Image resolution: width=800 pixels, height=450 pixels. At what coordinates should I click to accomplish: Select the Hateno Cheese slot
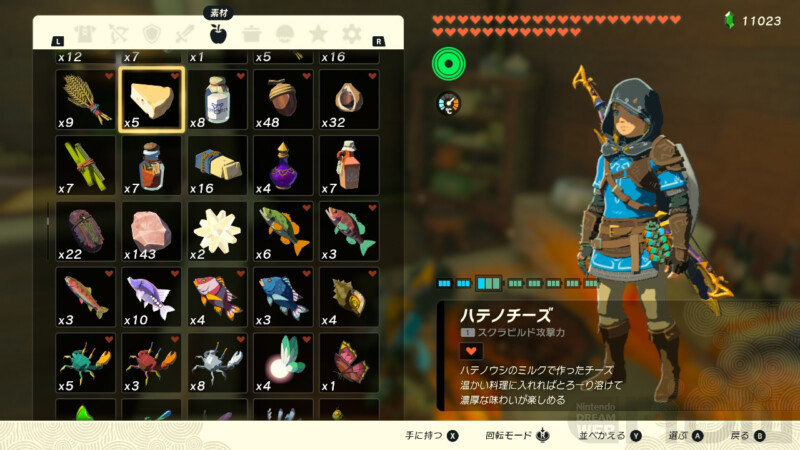pos(151,99)
